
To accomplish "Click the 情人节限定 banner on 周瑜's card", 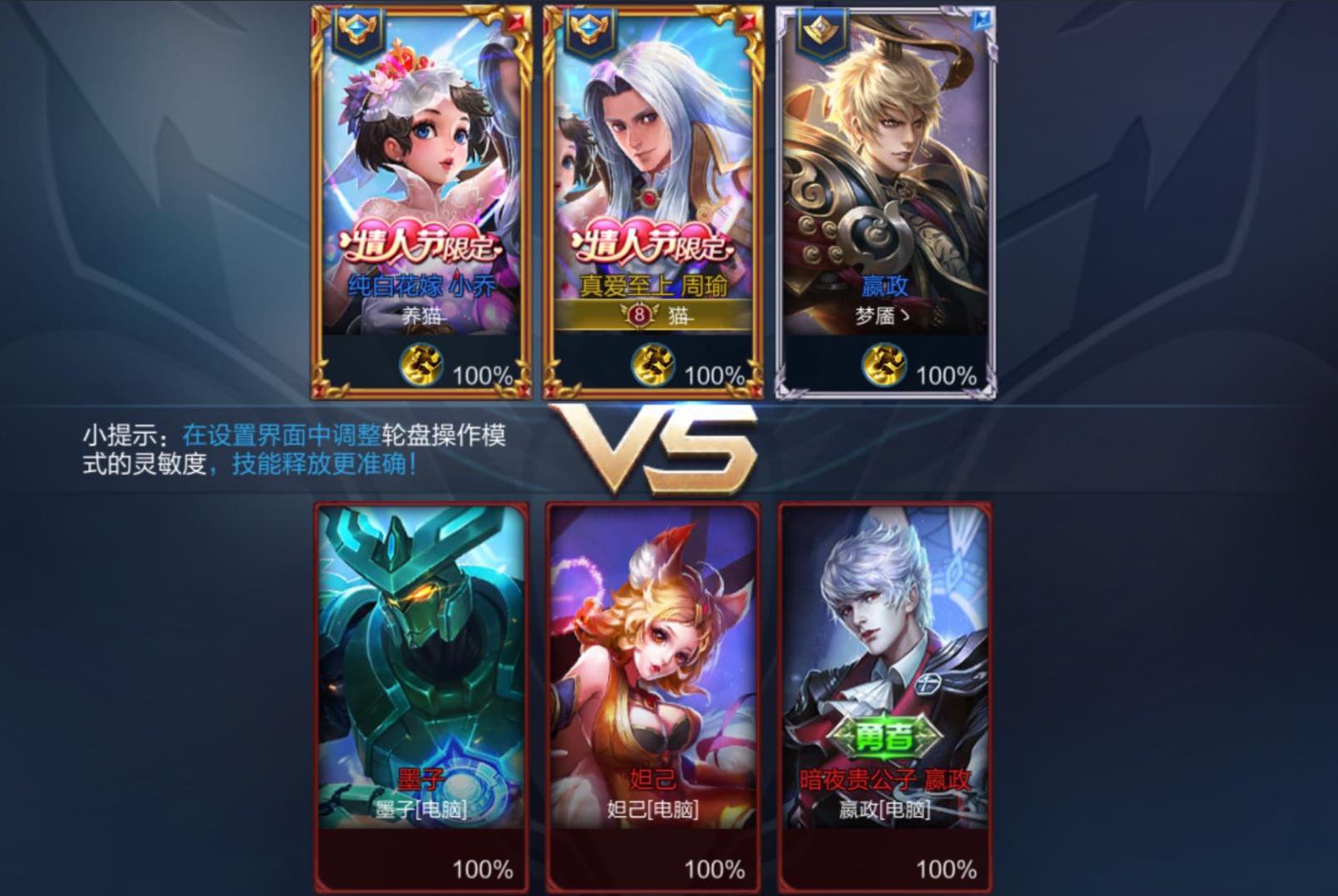I will tap(656, 243).
